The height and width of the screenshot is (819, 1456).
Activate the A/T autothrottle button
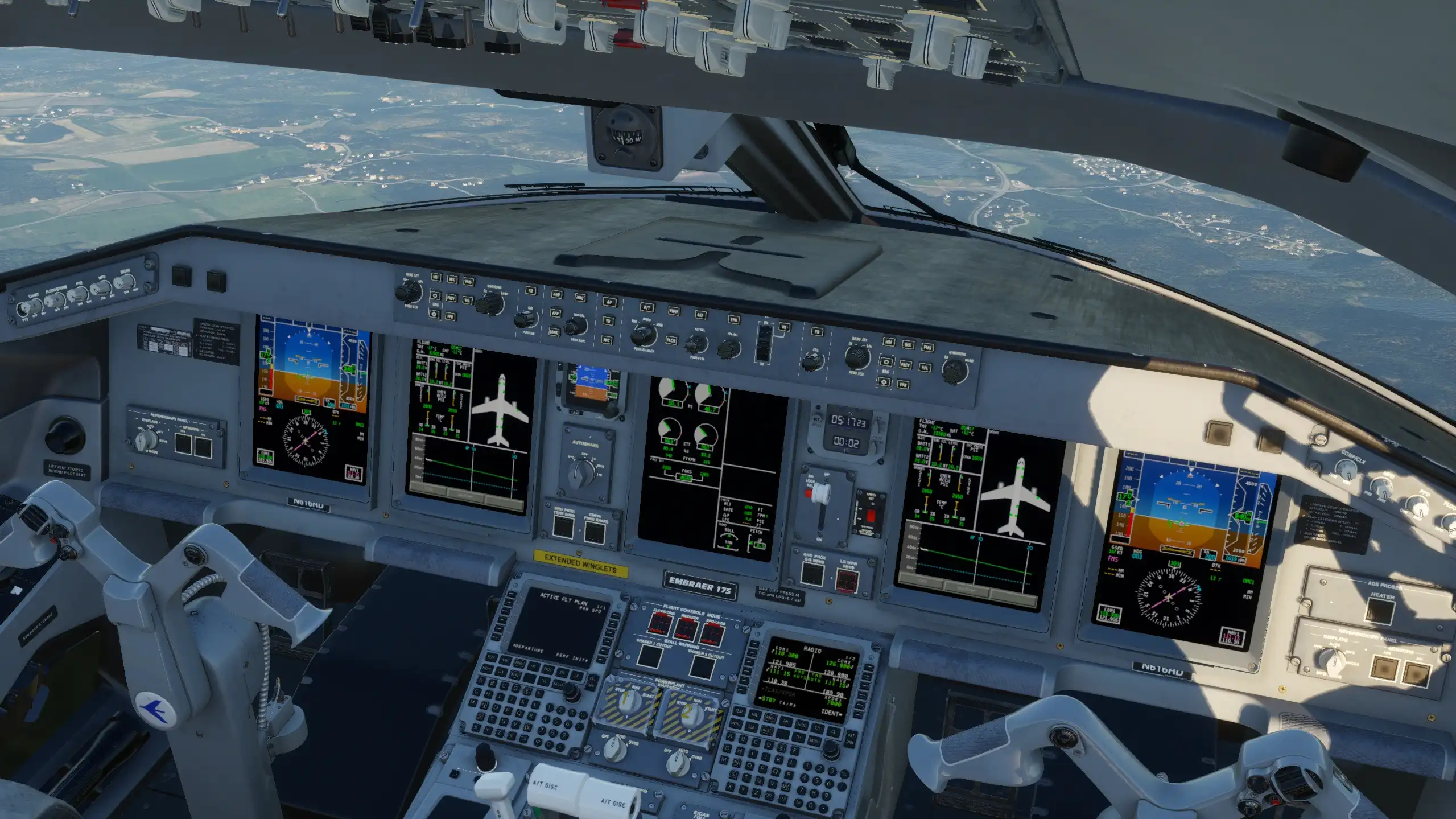(647, 308)
